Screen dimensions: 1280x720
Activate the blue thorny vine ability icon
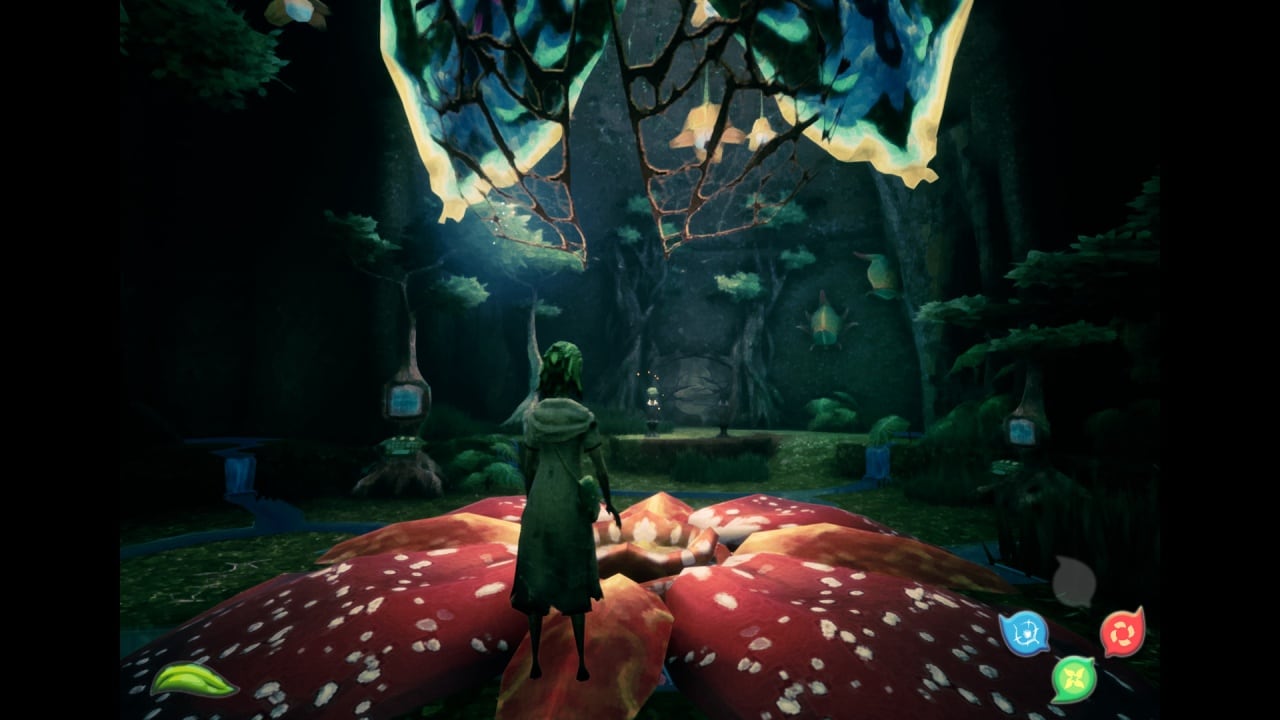click(1023, 633)
